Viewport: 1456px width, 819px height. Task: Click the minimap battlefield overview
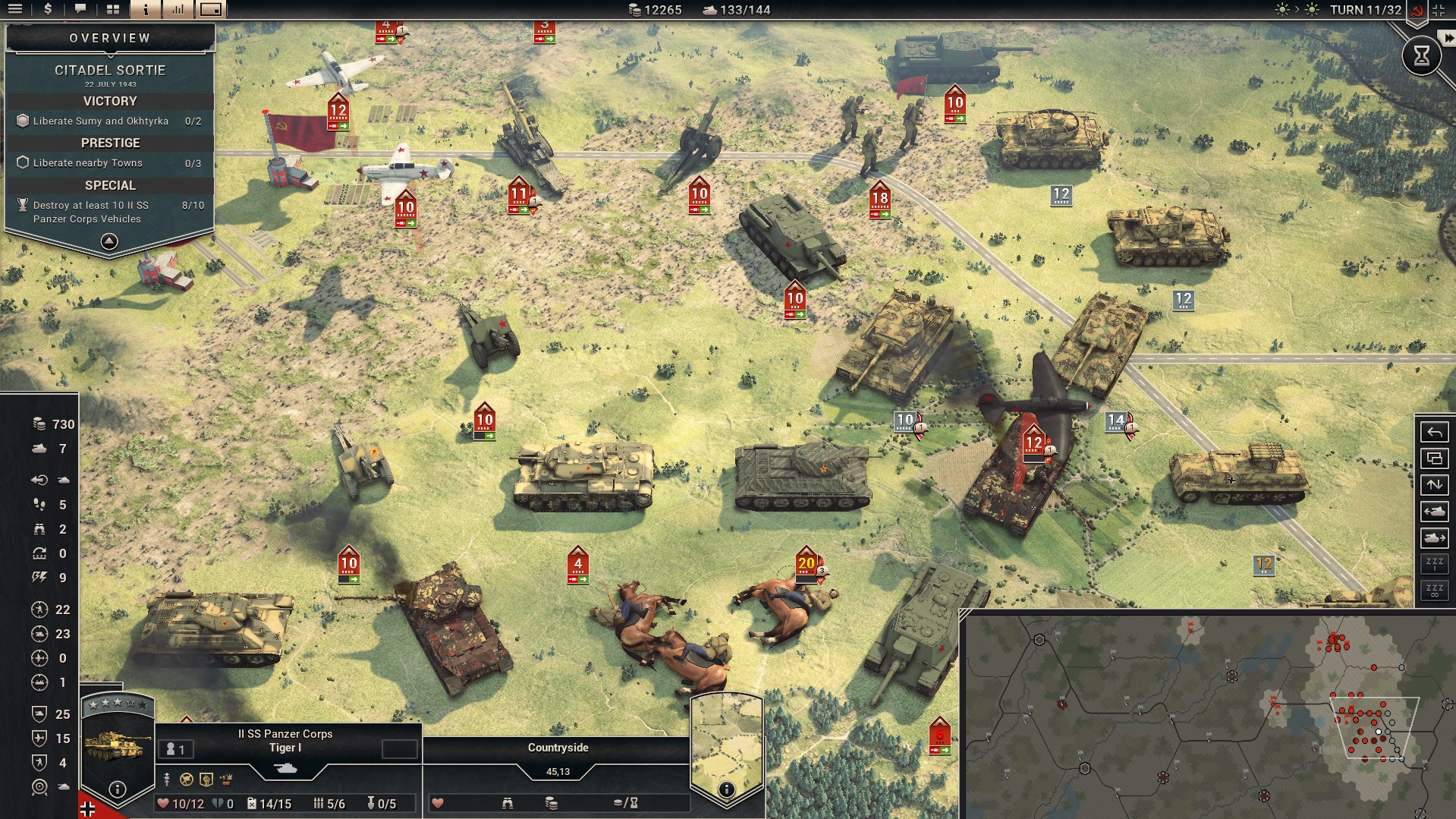point(1206,713)
